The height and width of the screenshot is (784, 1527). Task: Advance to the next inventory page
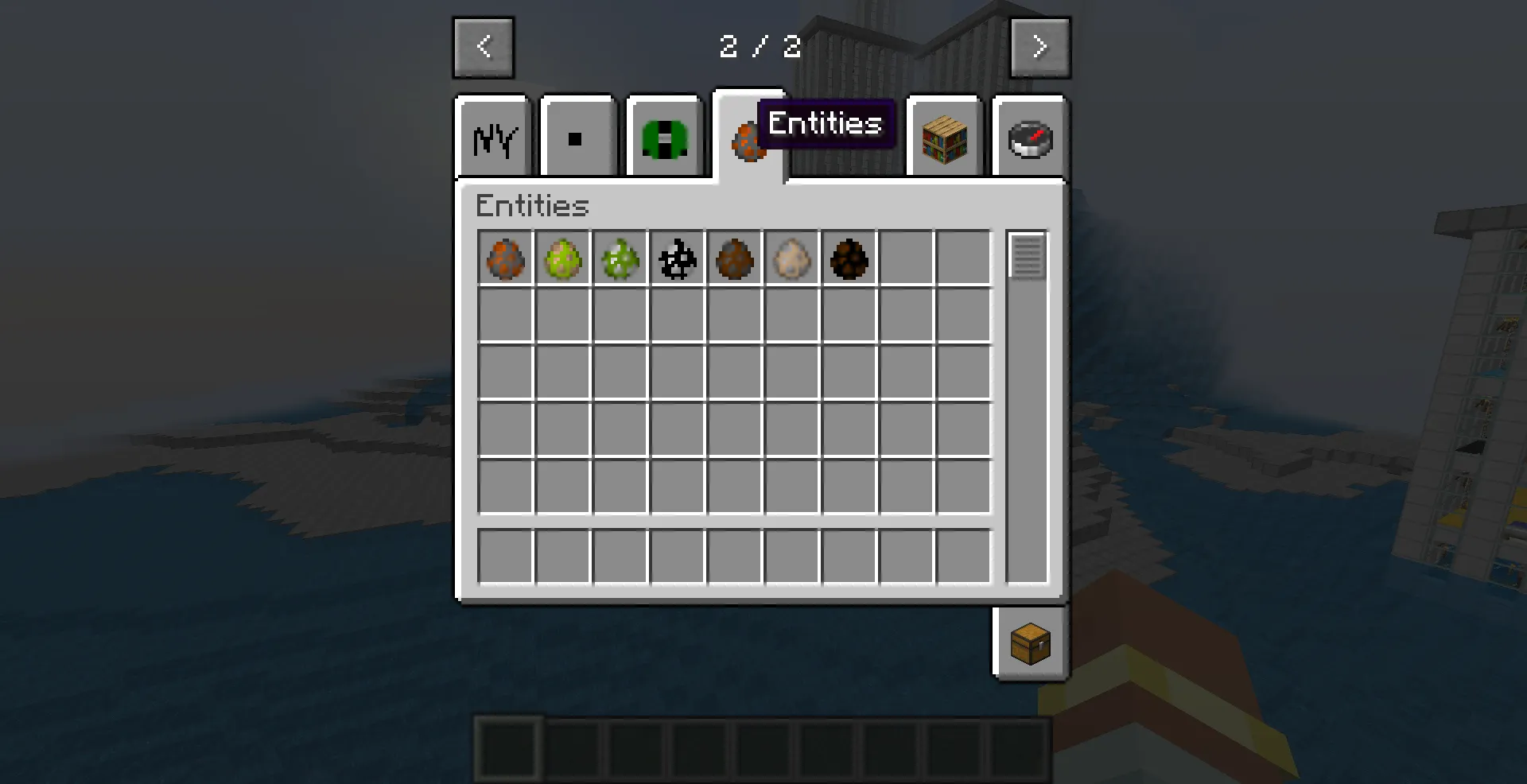1040,46
